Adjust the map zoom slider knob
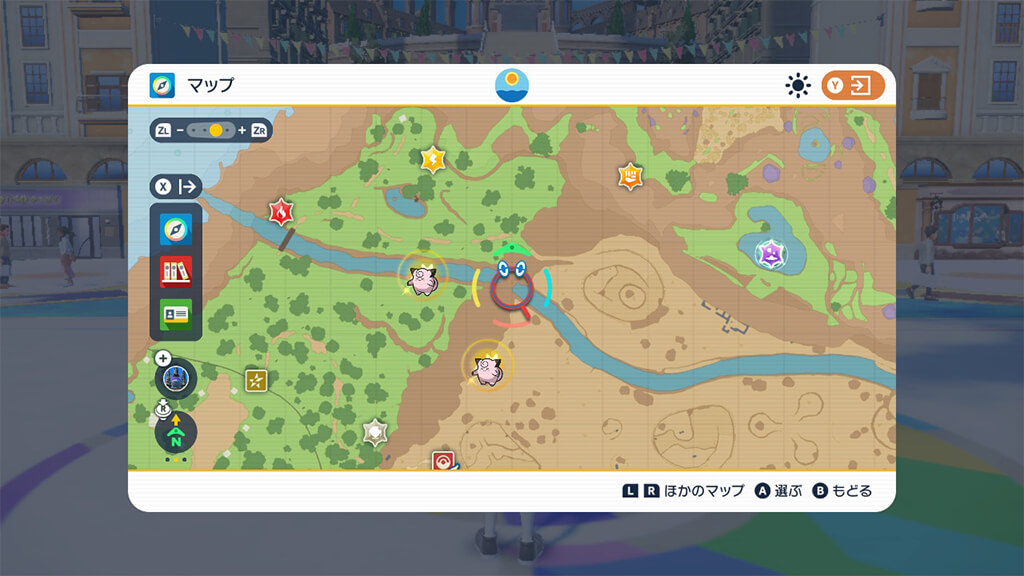This screenshot has height=576, width=1024. coord(216,130)
